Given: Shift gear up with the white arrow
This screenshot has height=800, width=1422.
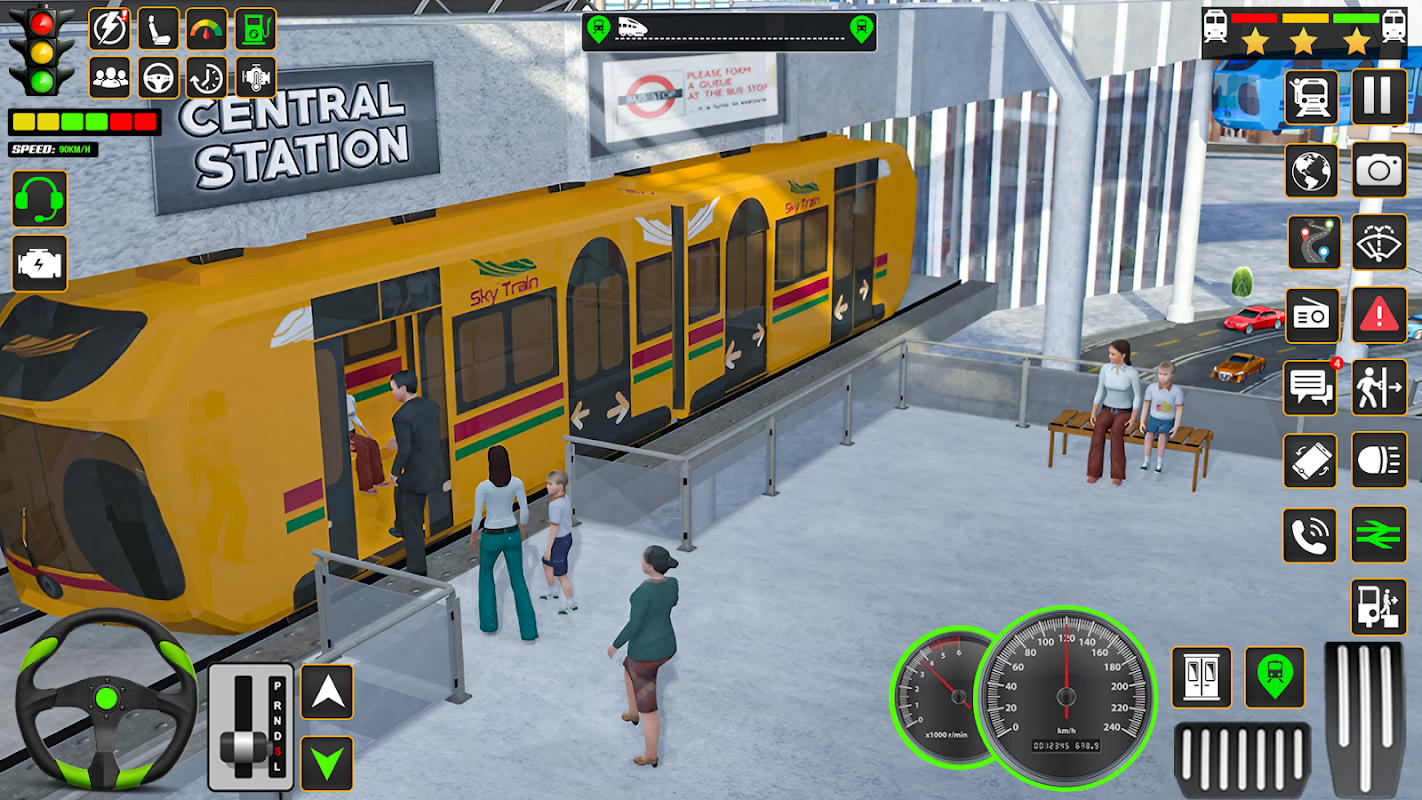Looking at the screenshot, I should (x=327, y=691).
